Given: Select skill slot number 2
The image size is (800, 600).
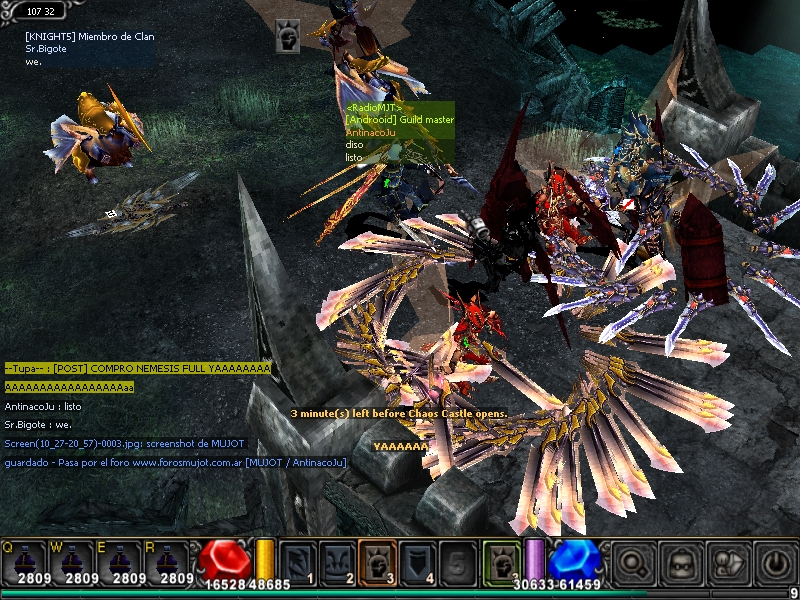Looking at the screenshot, I should click(337, 562).
